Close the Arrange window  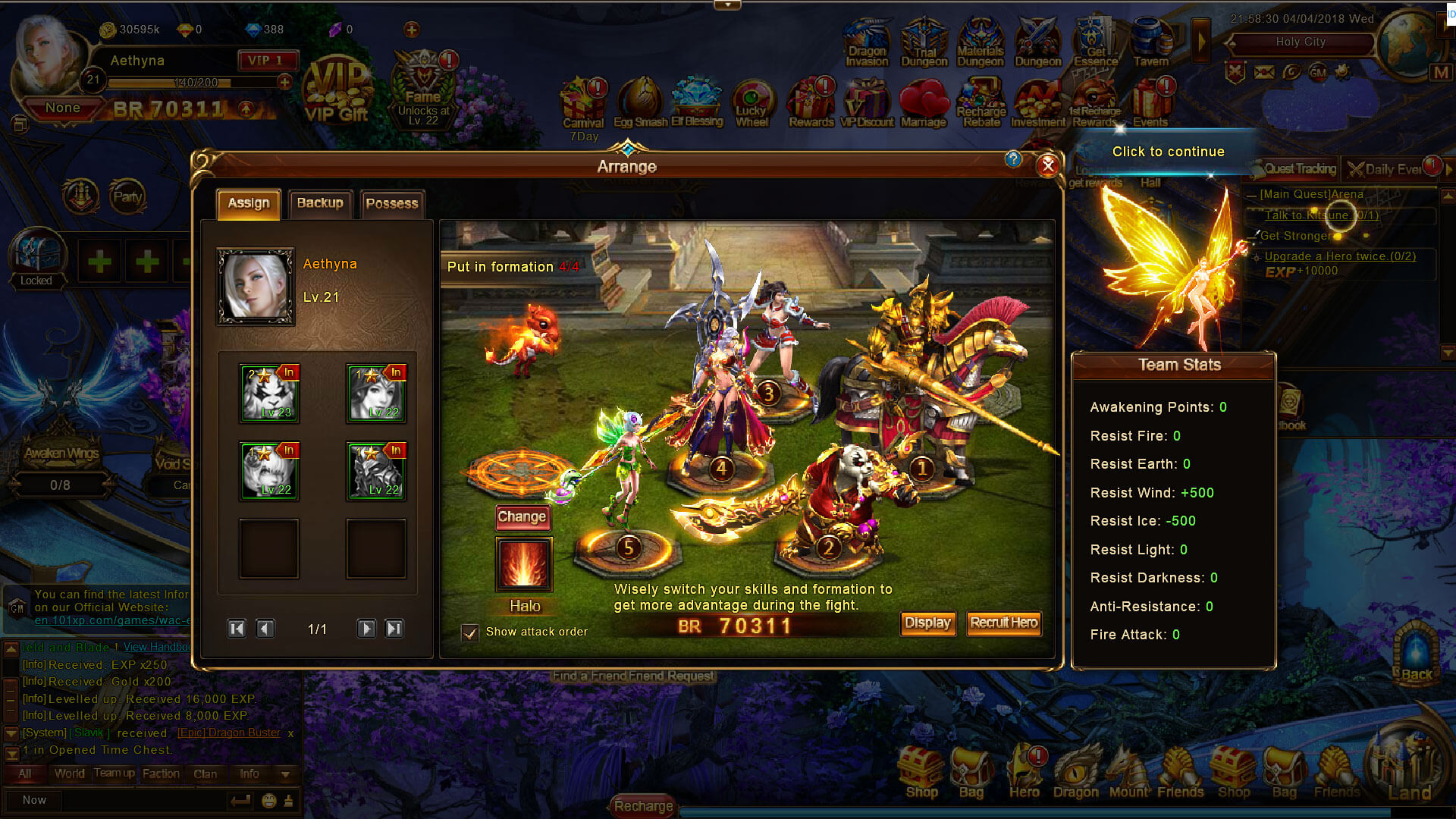1047,165
